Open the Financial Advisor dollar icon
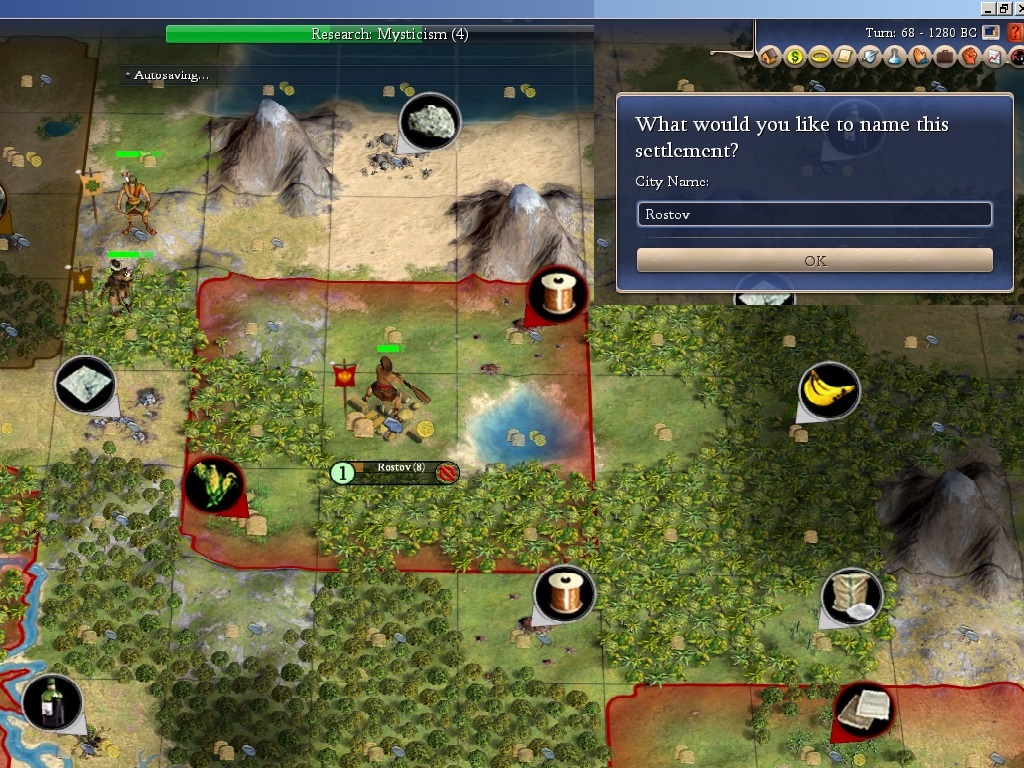 [795, 56]
